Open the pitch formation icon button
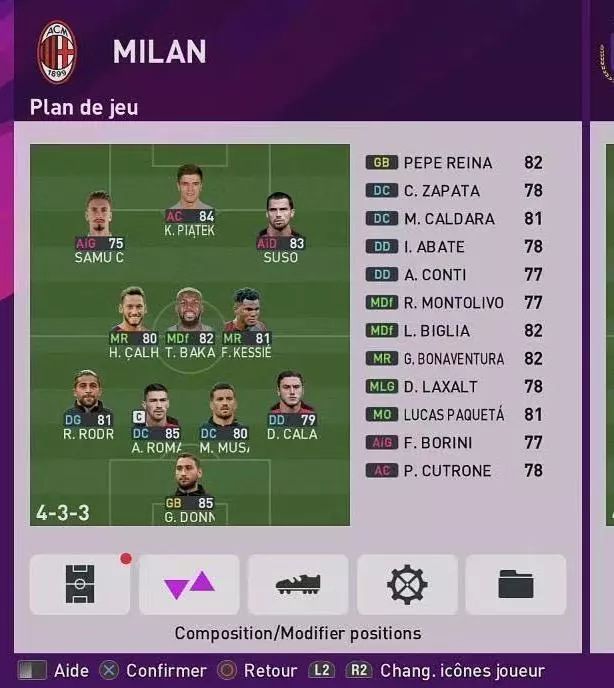Screen dimensions: 614x688 [80, 585]
